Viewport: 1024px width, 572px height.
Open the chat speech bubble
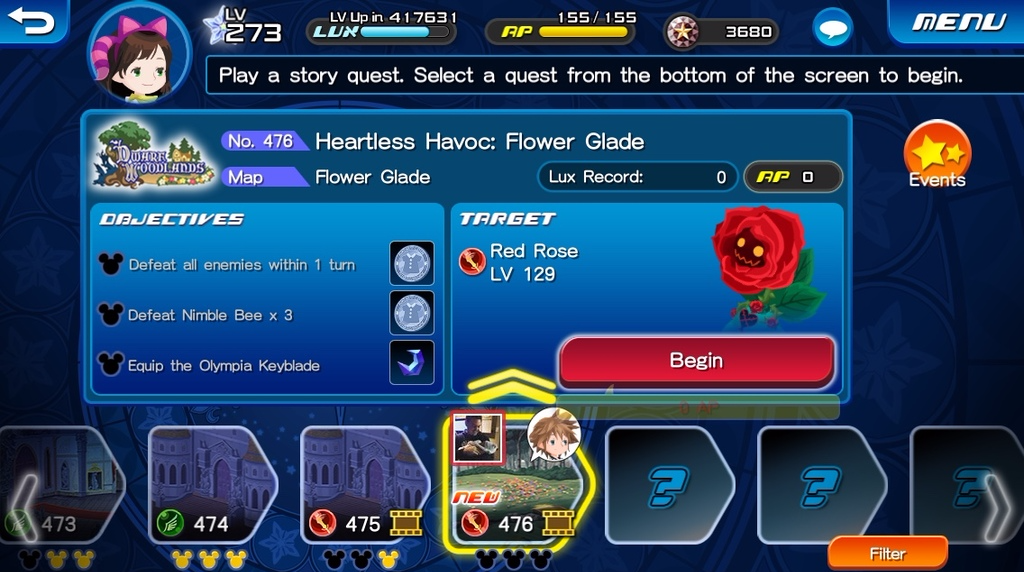833,29
